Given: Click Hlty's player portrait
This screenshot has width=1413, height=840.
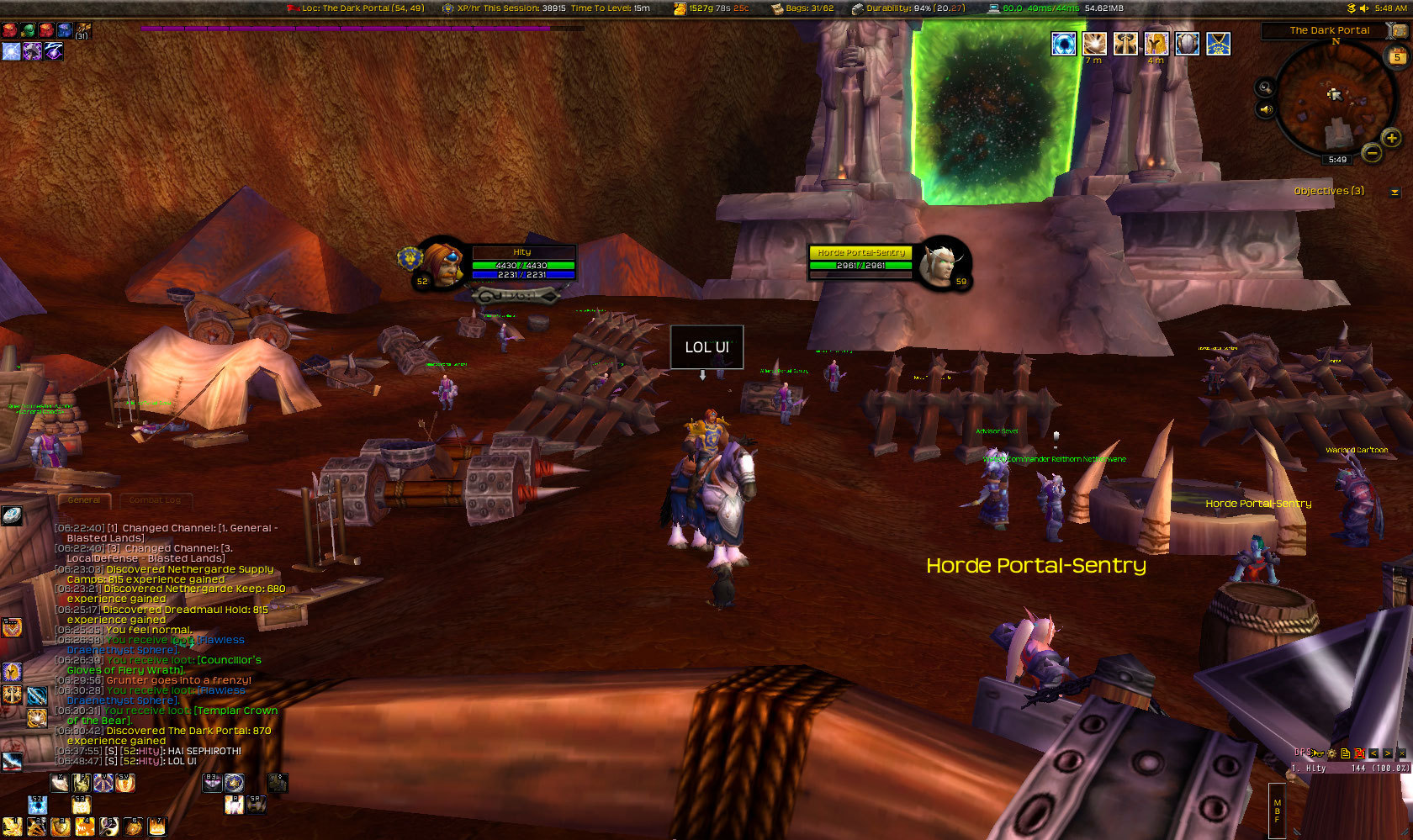Looking at the screenshot, I should tap(441, 264).
